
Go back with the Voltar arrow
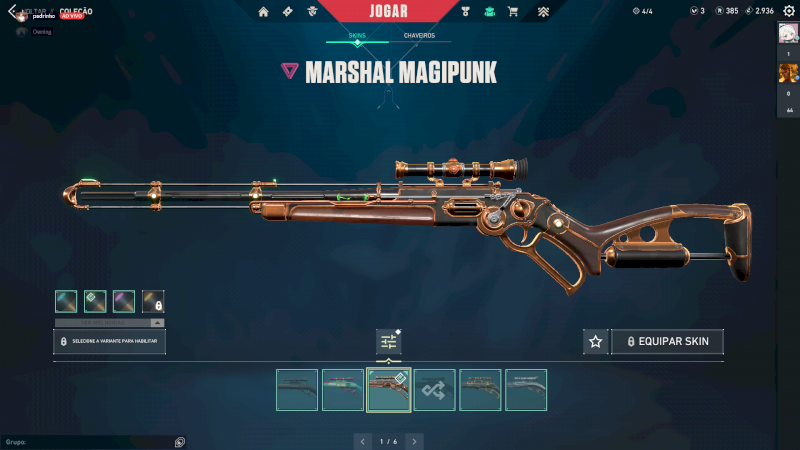[11, 12]
